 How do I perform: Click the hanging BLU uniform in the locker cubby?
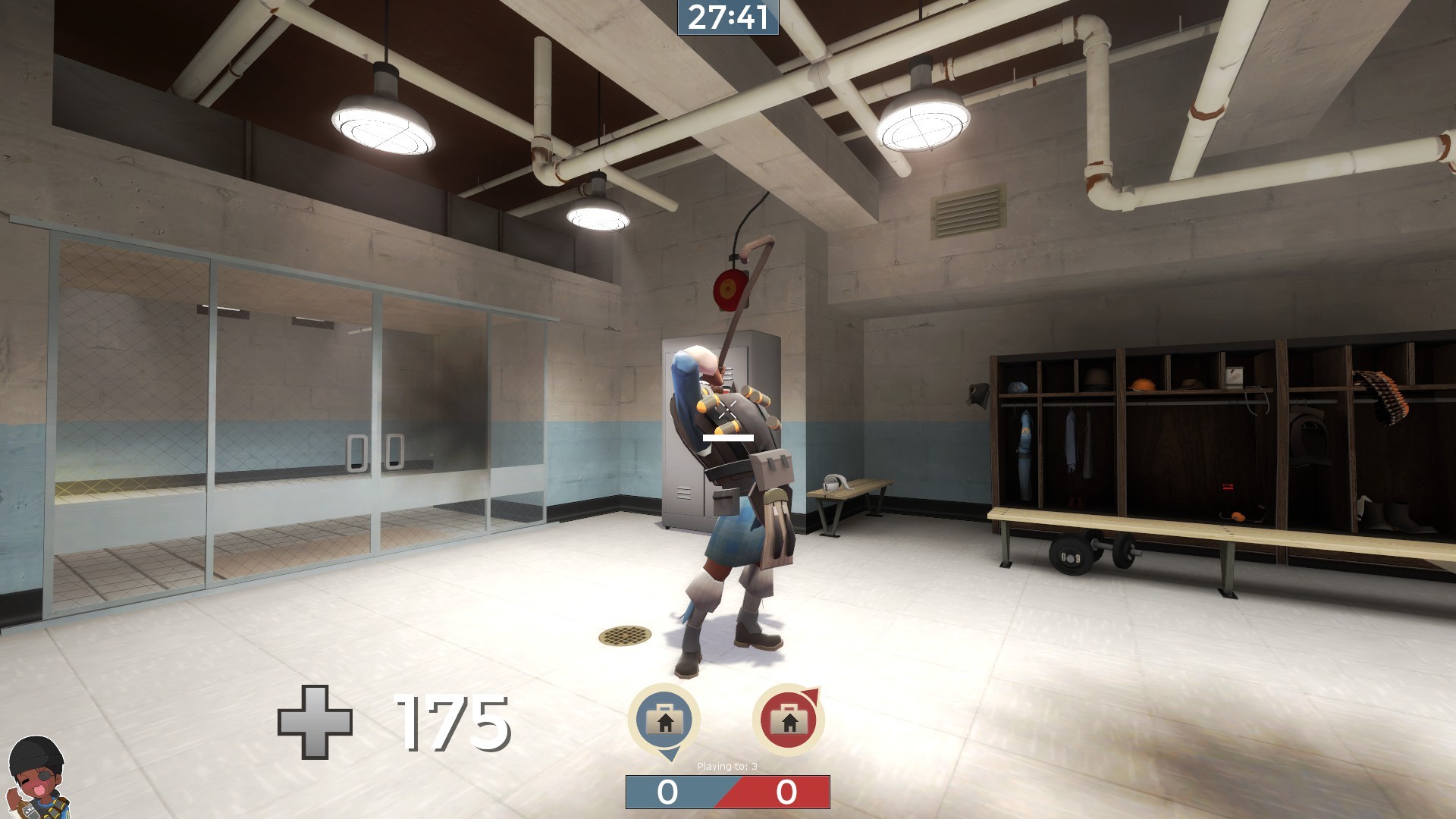click(x=1024, y=447)
